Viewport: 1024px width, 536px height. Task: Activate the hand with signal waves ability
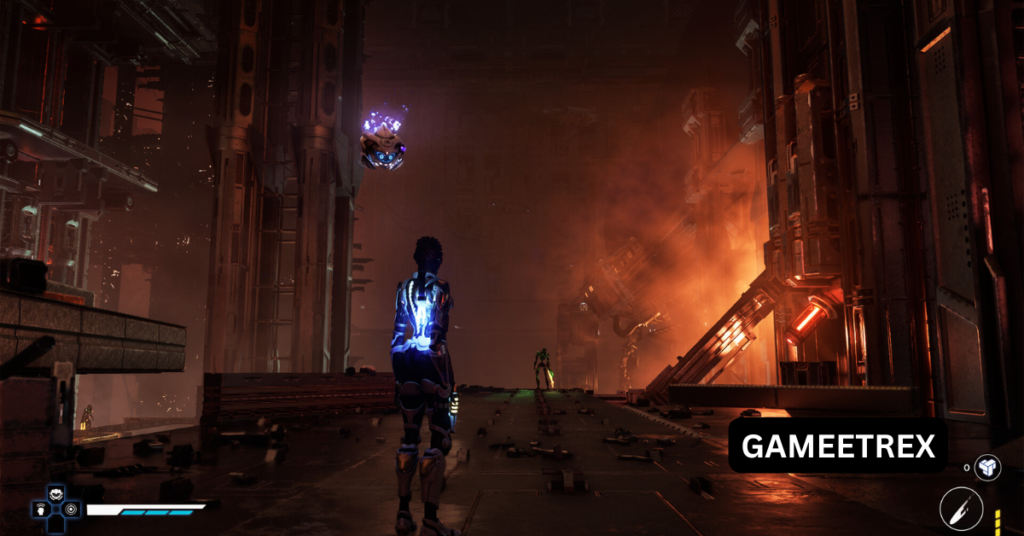coord(39,509)
